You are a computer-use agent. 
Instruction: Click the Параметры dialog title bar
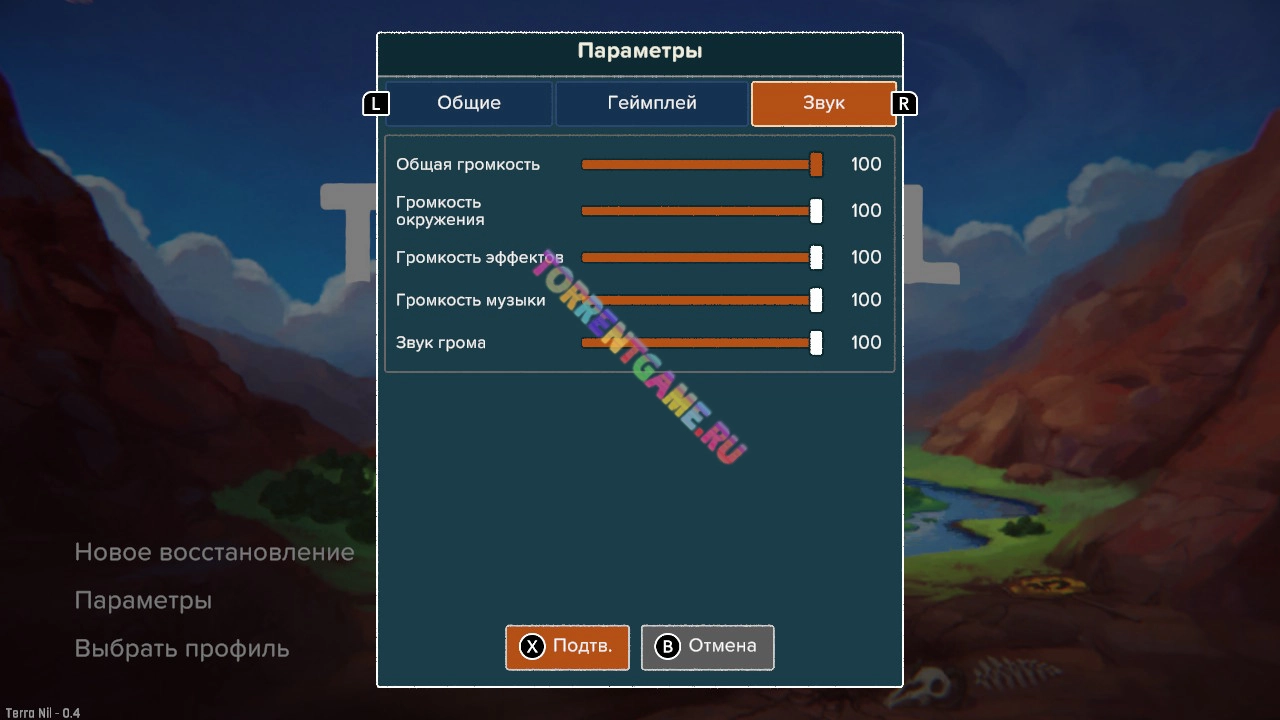(640, 51)
